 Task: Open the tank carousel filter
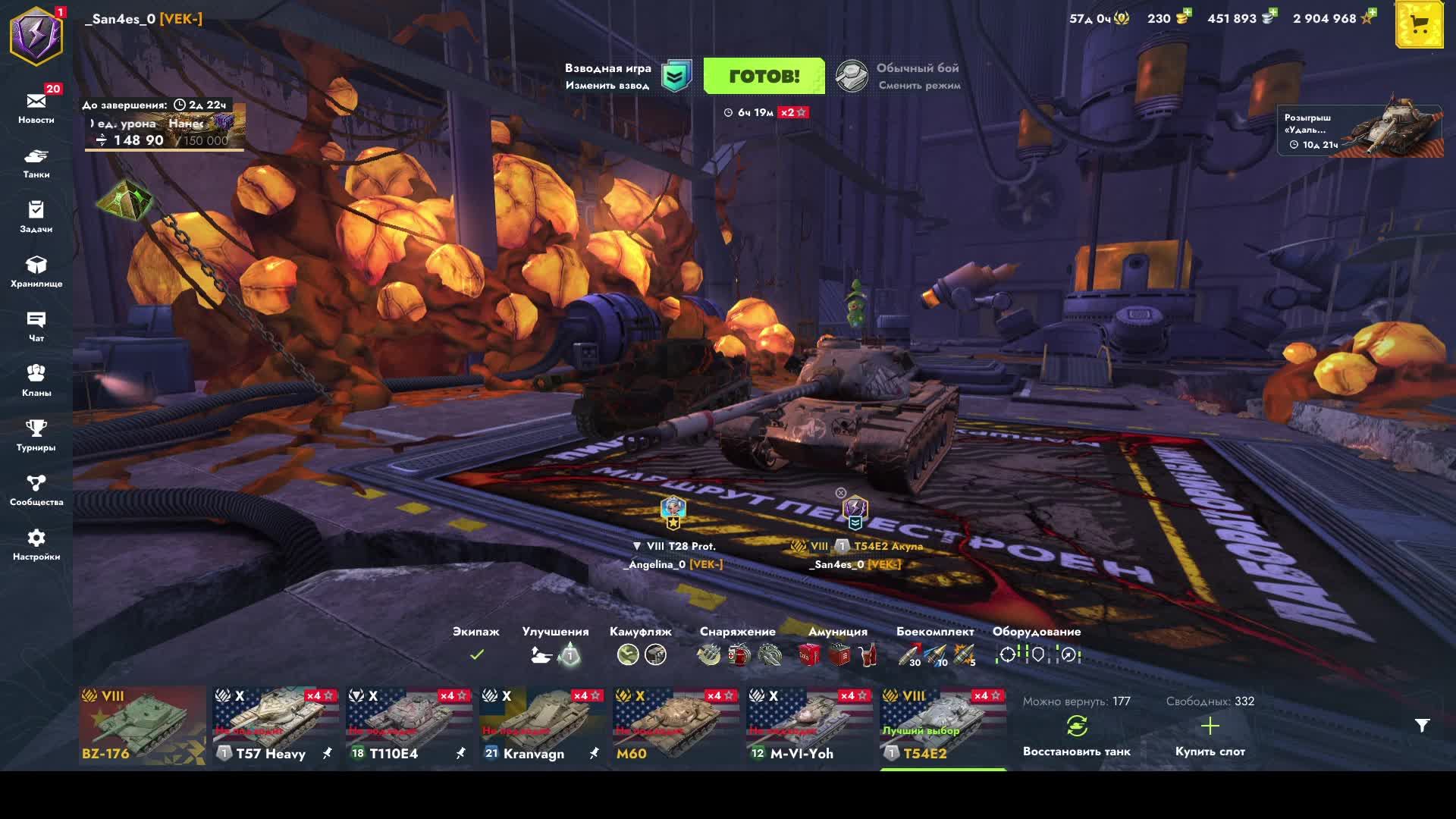[x=1422, y=726]
